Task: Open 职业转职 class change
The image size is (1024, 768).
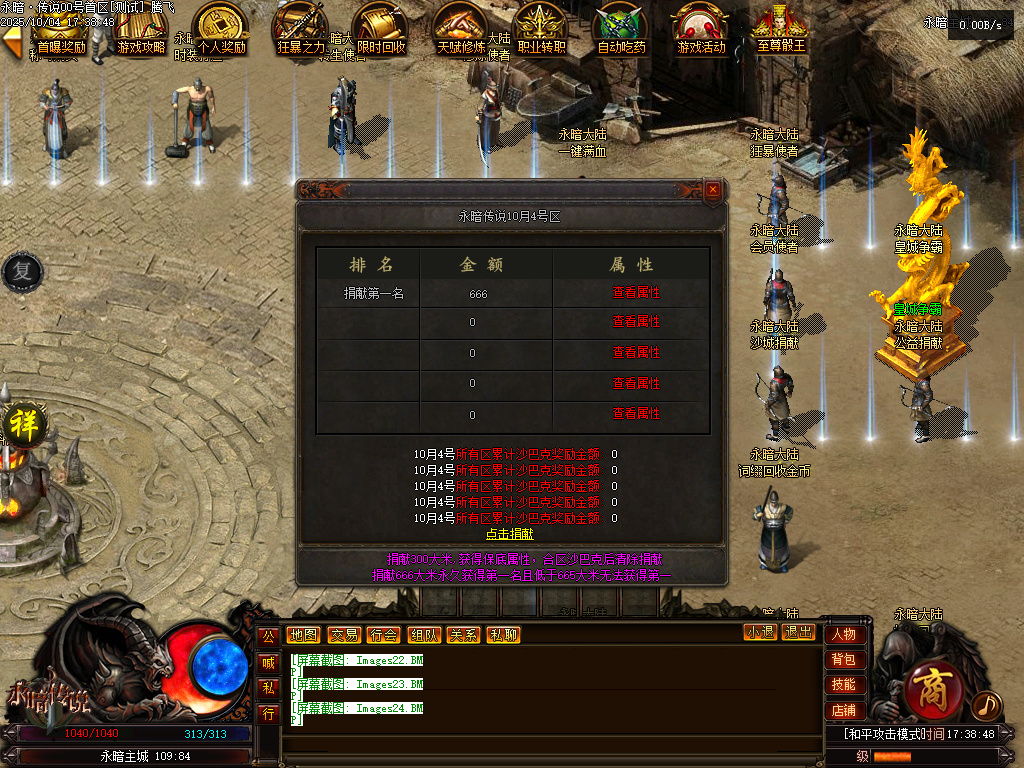Action: (x=541, y=30)
